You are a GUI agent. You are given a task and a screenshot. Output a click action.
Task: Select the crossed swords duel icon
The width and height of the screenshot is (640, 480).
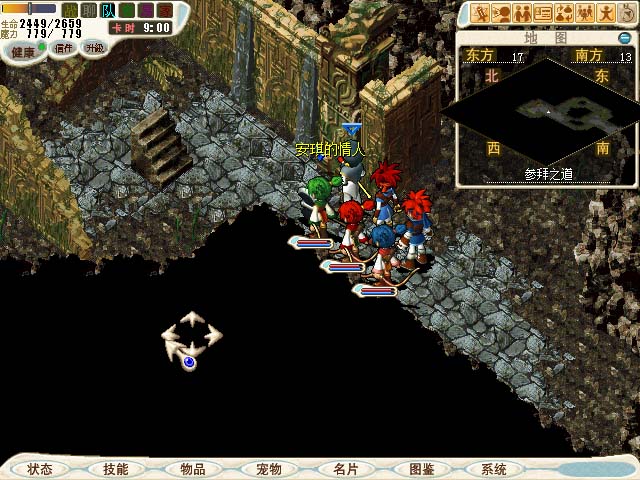coord(480,14)
